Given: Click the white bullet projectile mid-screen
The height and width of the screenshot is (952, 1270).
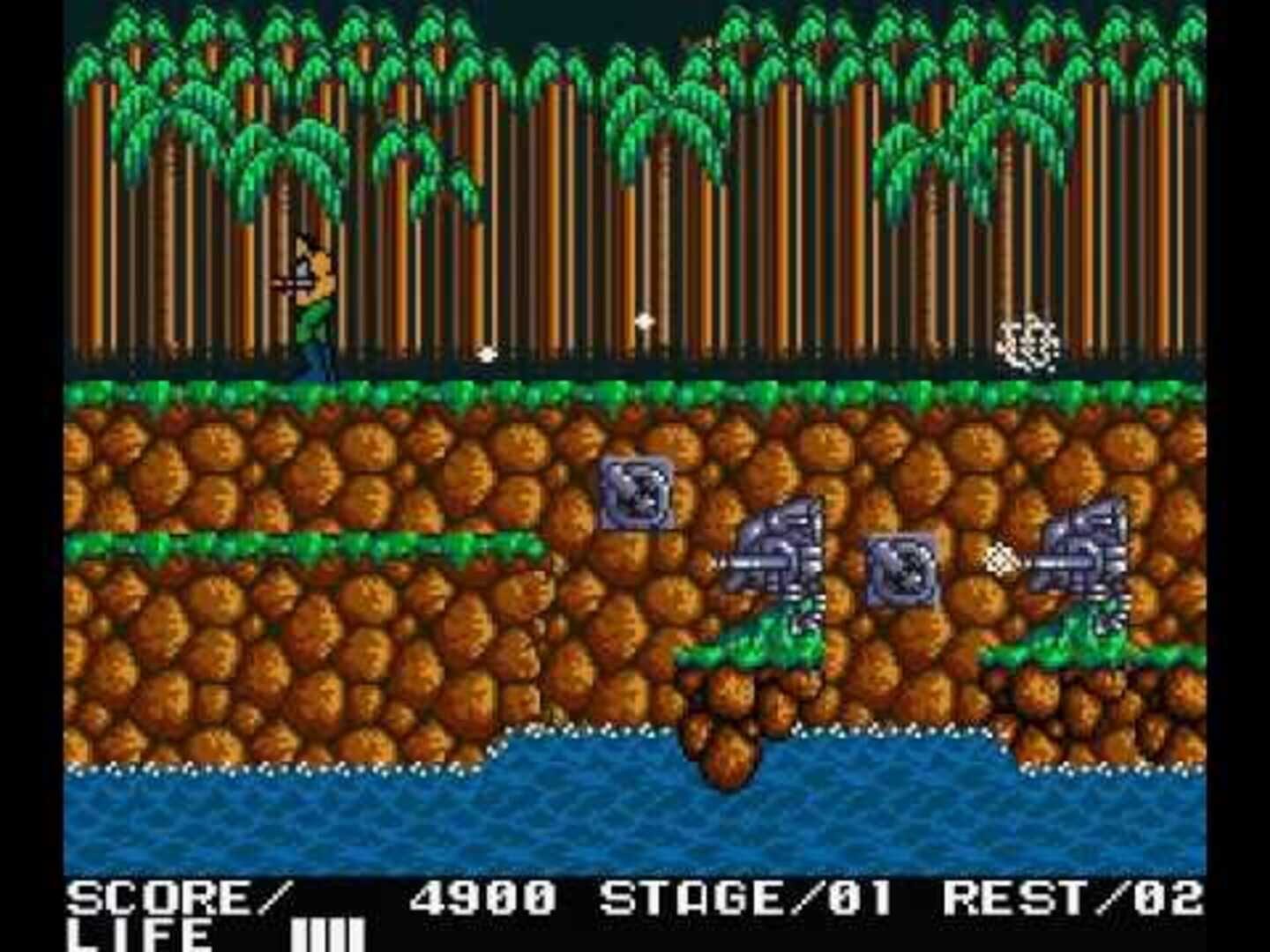Looking at the screenshot, I should click(x=643, y=322).
